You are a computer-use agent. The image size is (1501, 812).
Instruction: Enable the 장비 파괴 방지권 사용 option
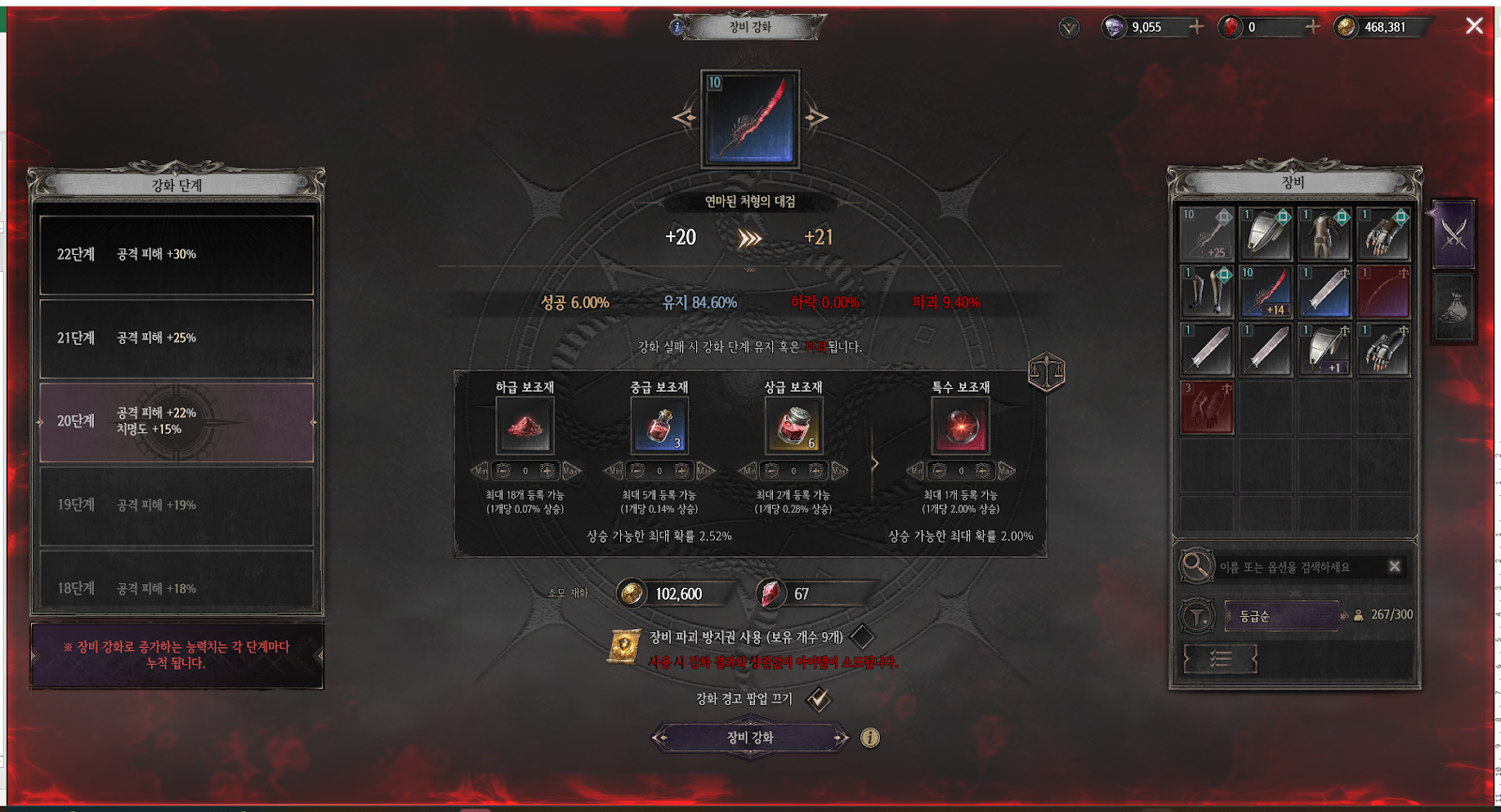[861, 638]
